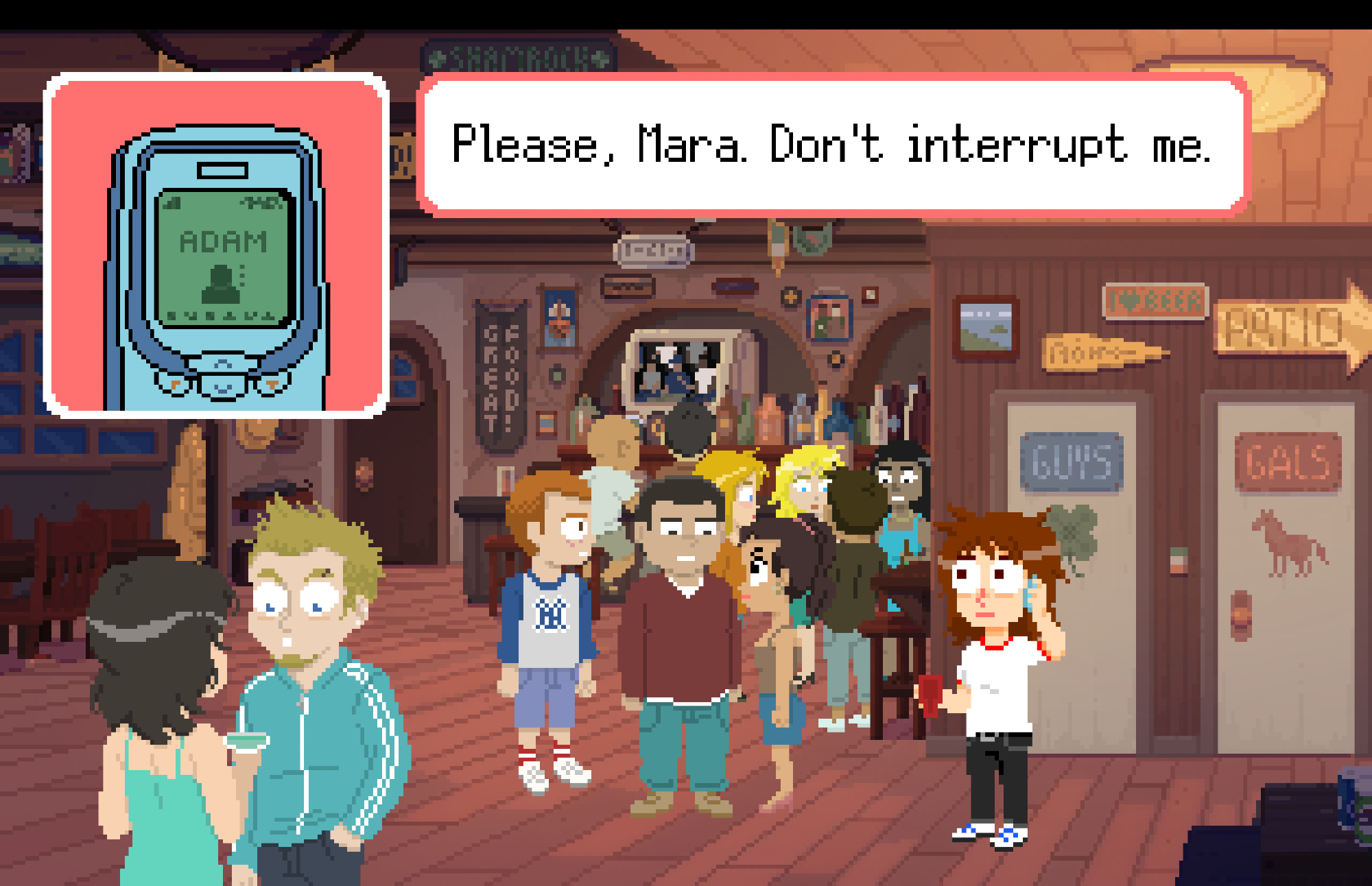Advance the "Please, Mara" dialogue box

[x=833, y=145]
